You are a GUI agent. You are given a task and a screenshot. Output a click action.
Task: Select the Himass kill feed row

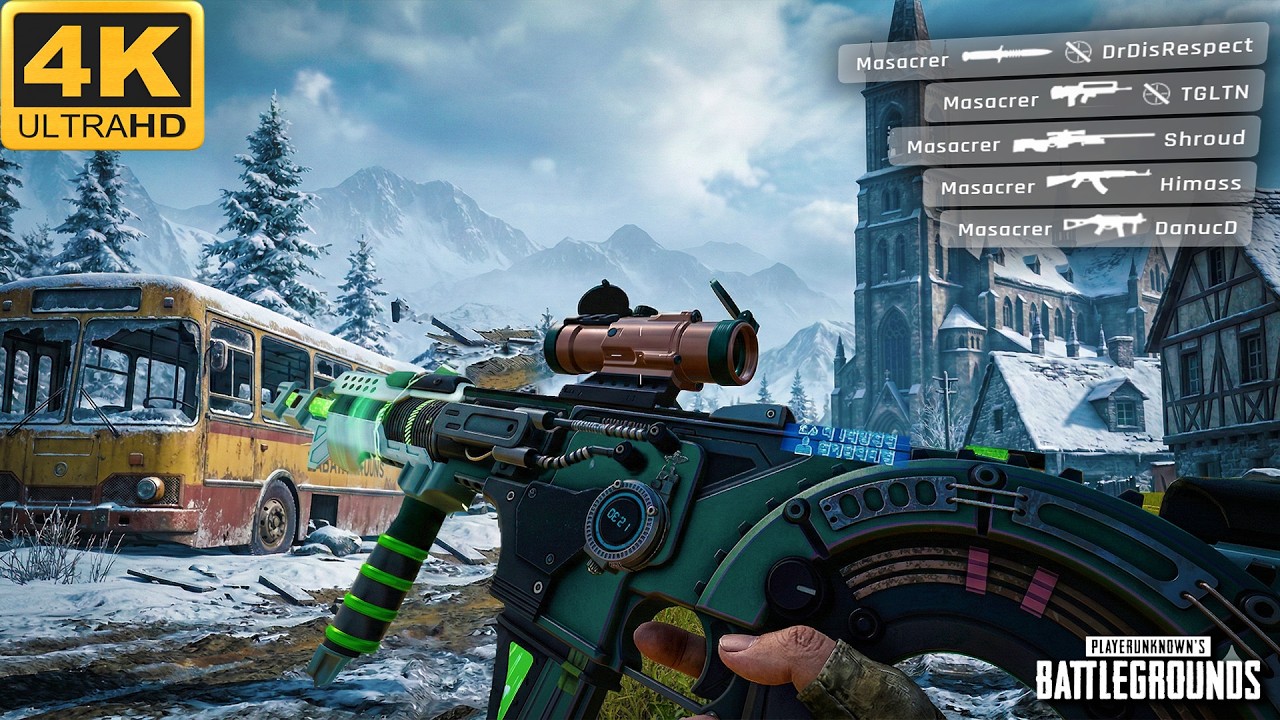pos(1090,185)
